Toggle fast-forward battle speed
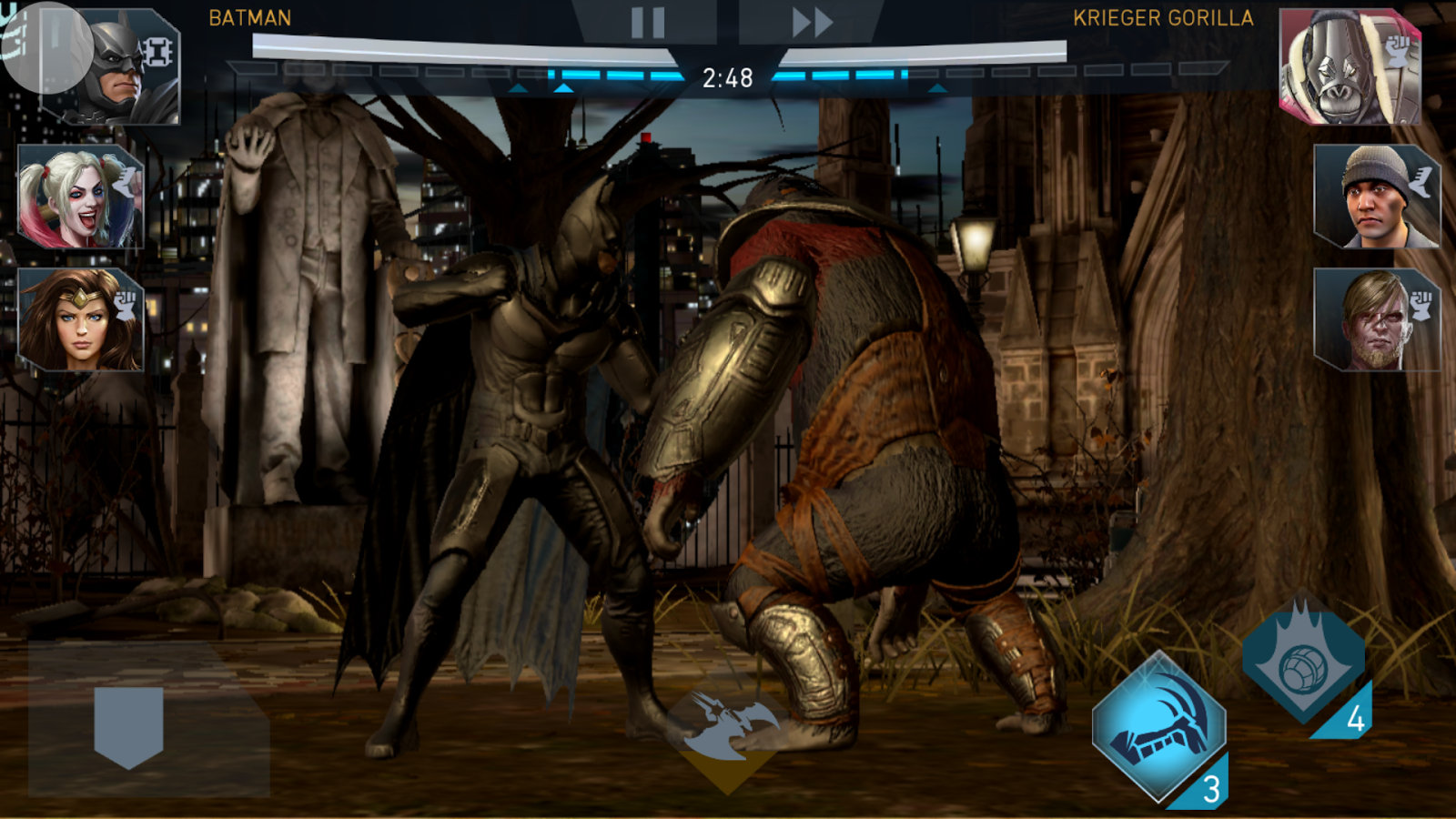This screenshot has width=1456, height=819. [x=810, y=20]
